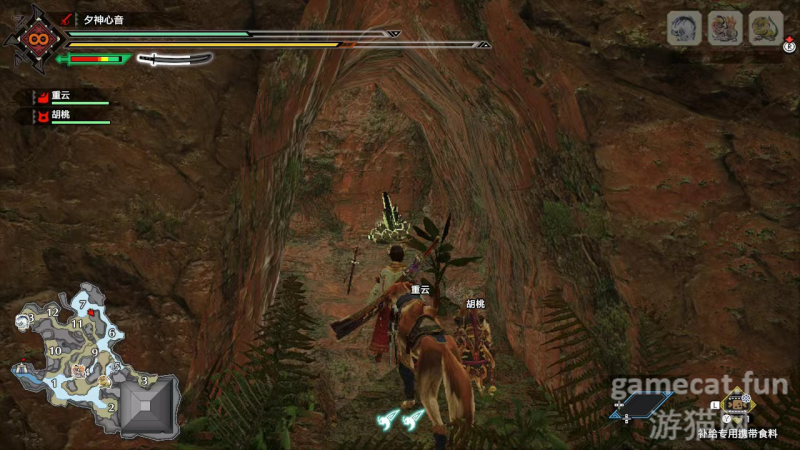Screen dimensions: 800x450
Task: Select the third target monster portrait
Action: [766, 28]
